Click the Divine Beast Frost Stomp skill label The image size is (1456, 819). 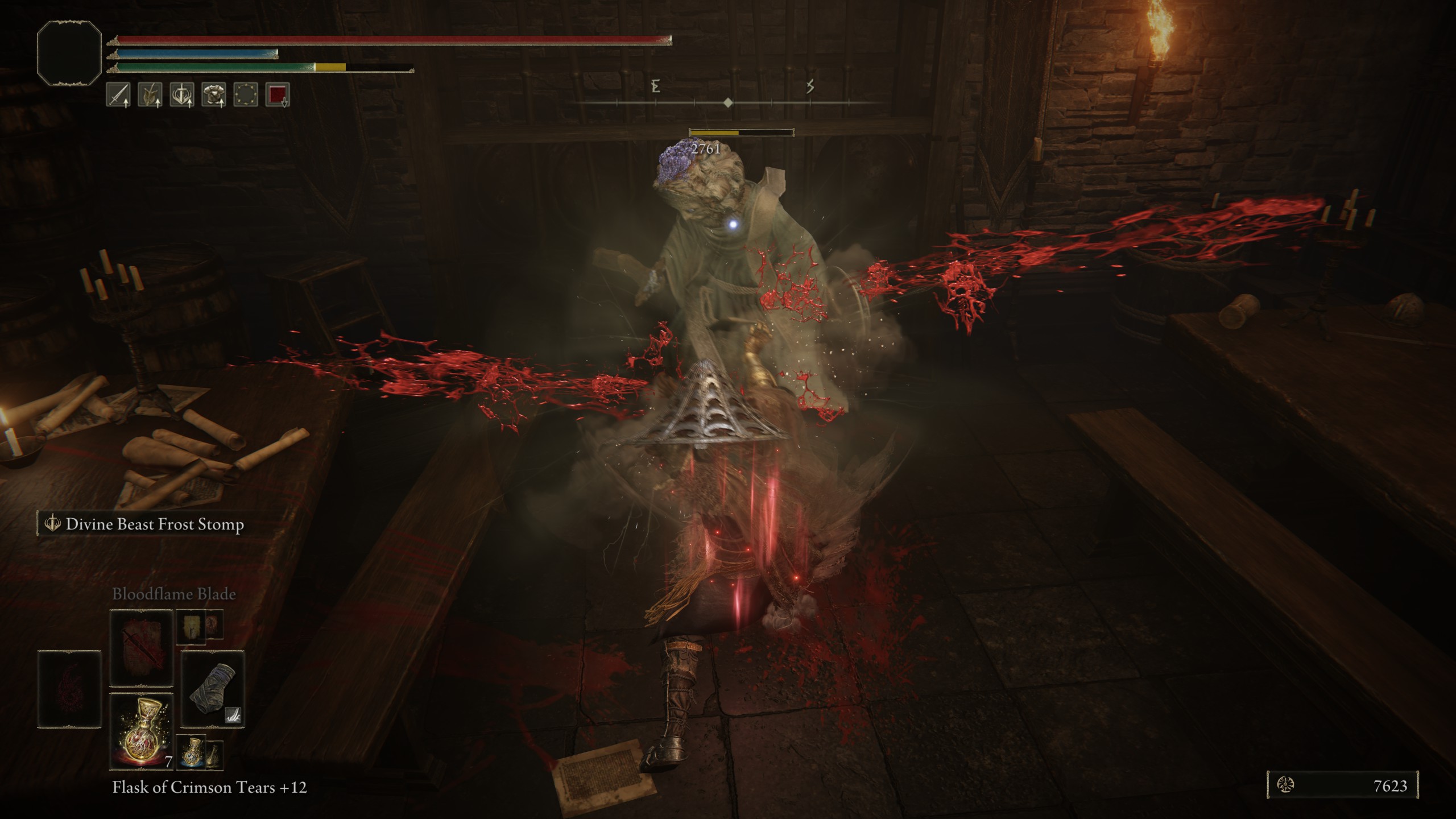(155, 524)
